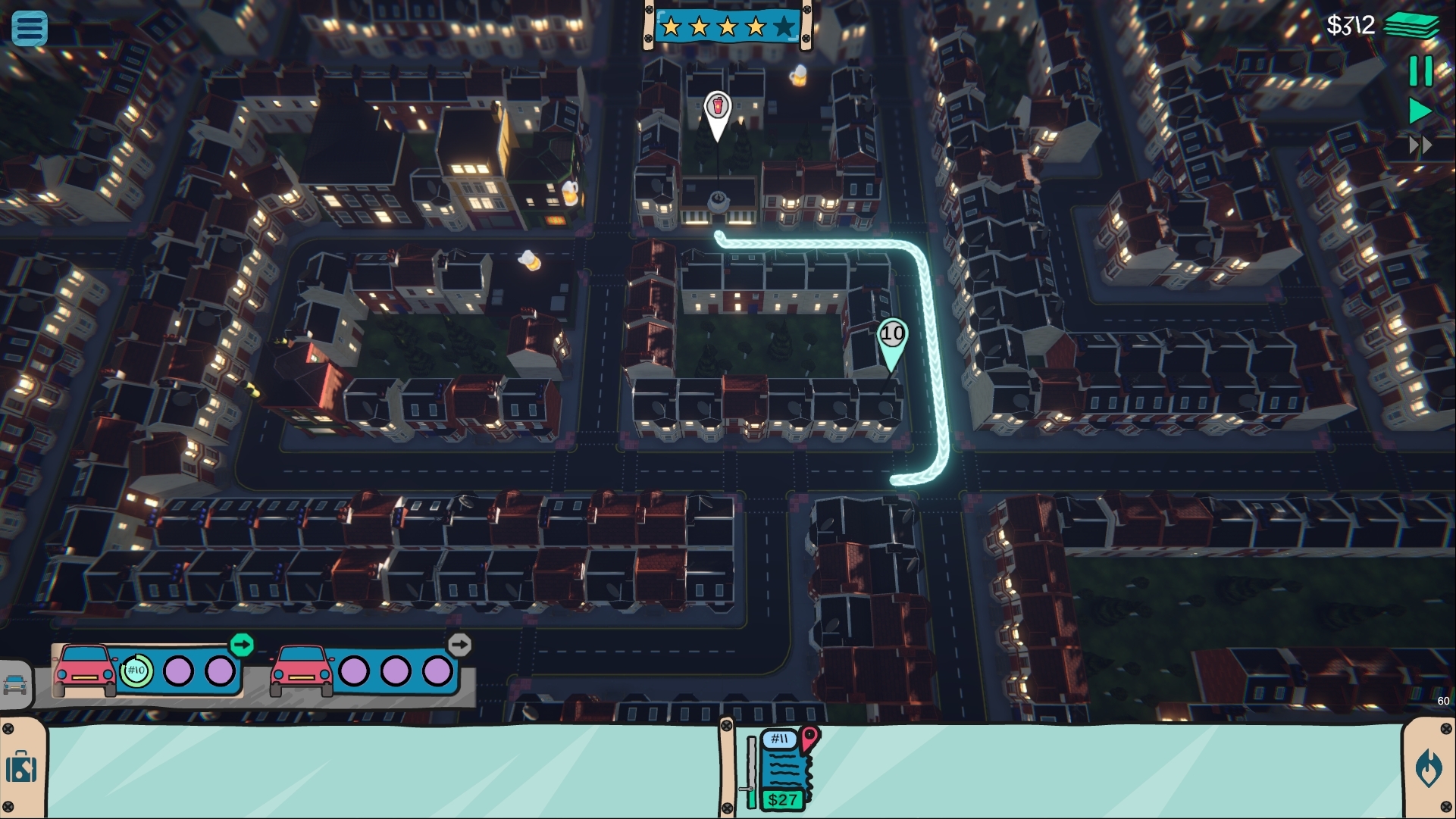
Task: Select order #10 loaded in first car
Action: [x=136, y=671]
